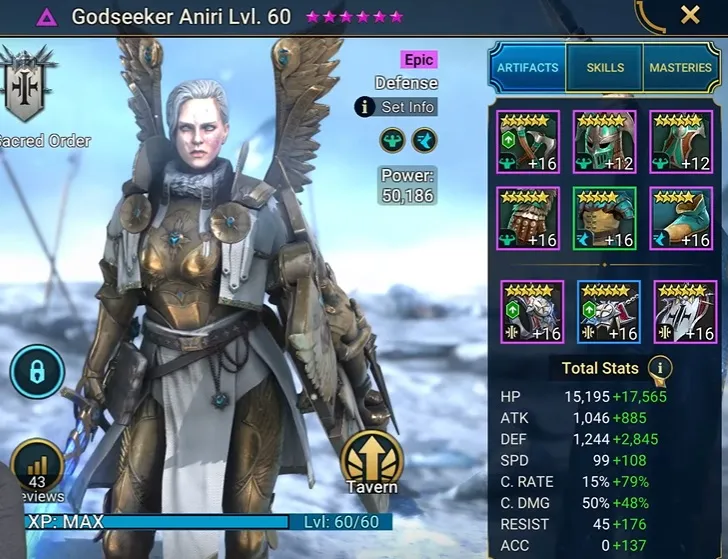Select the equipped ring accessory
The height and width of the screenshot is (559, 728).
532,311
